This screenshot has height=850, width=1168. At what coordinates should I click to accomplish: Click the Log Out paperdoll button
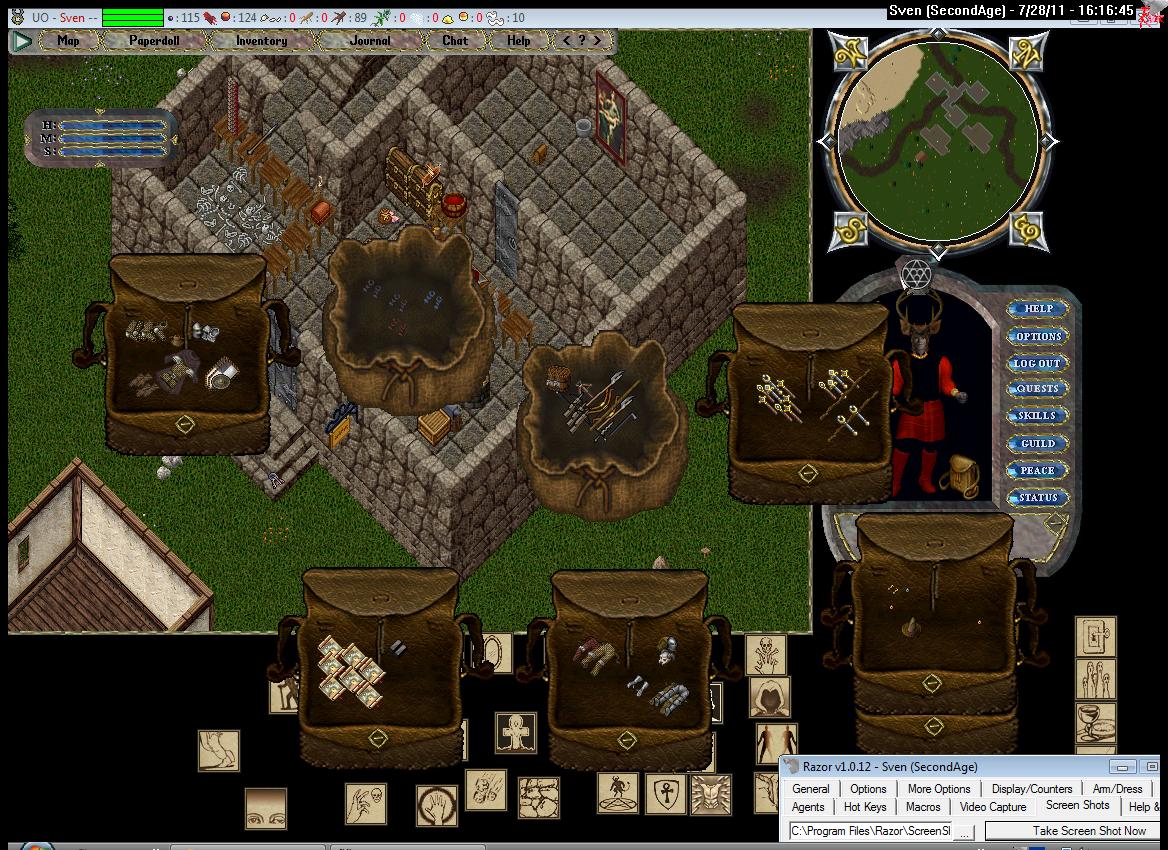point(1037,363)
